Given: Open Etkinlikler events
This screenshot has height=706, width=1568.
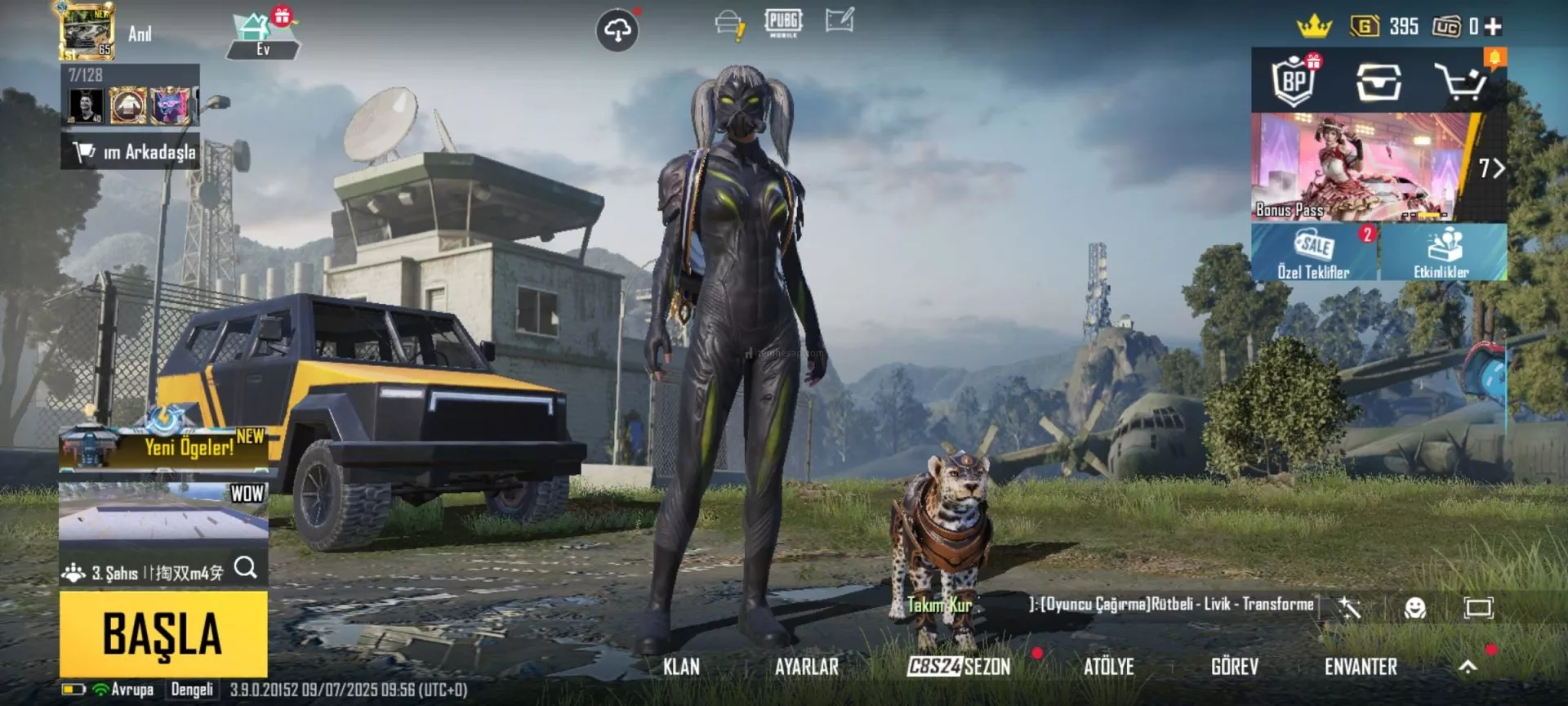Looking at the screenshot, I should (x=1442, y=253).
